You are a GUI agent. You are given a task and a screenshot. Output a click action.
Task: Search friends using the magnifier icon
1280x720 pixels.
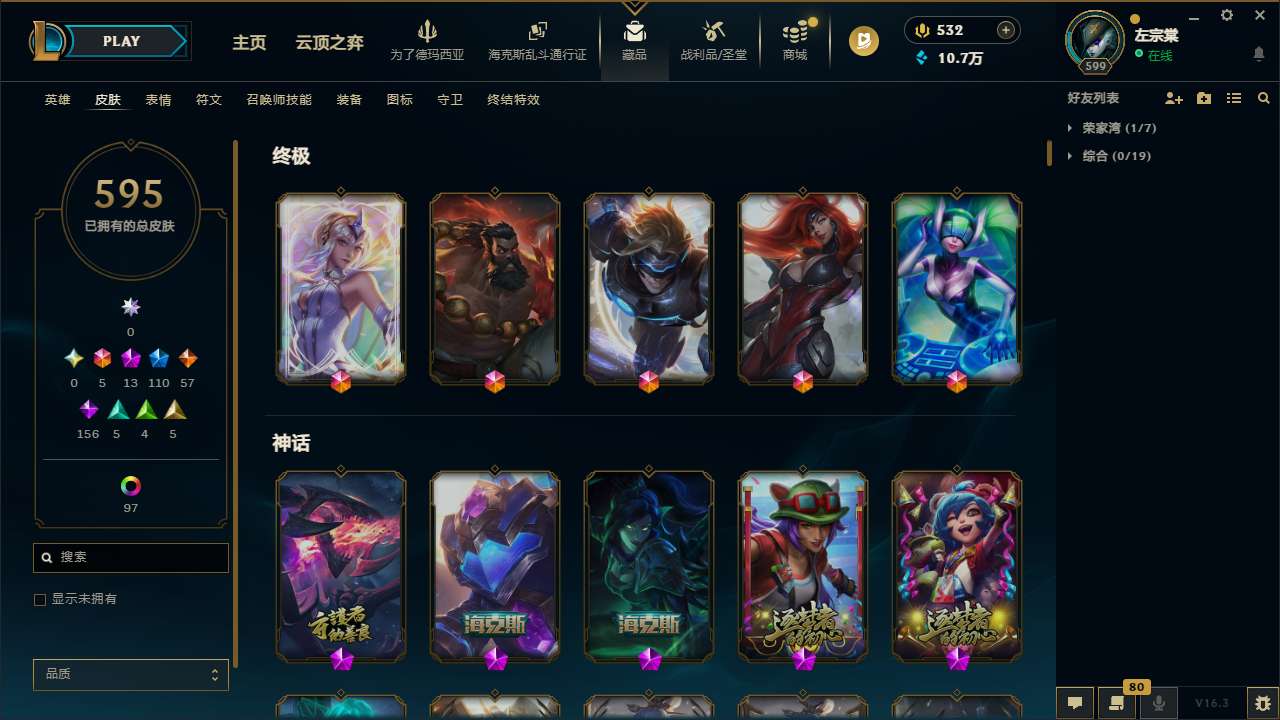pos(1264,98)
